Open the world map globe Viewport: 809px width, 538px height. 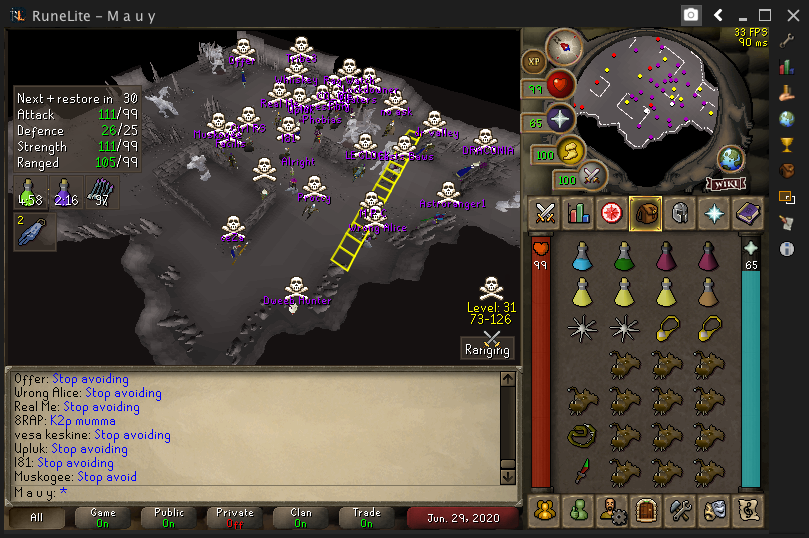[731, 159]
